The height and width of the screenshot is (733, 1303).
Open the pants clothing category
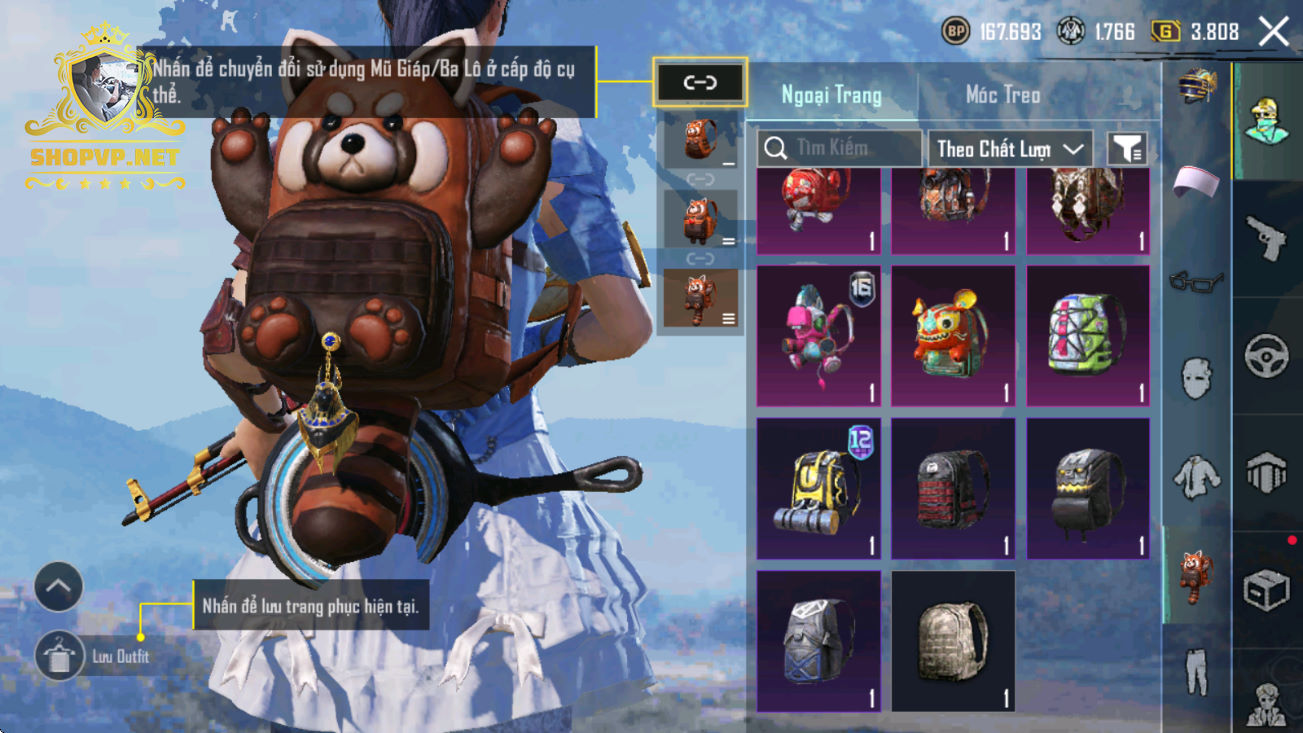pos(1197,672)
